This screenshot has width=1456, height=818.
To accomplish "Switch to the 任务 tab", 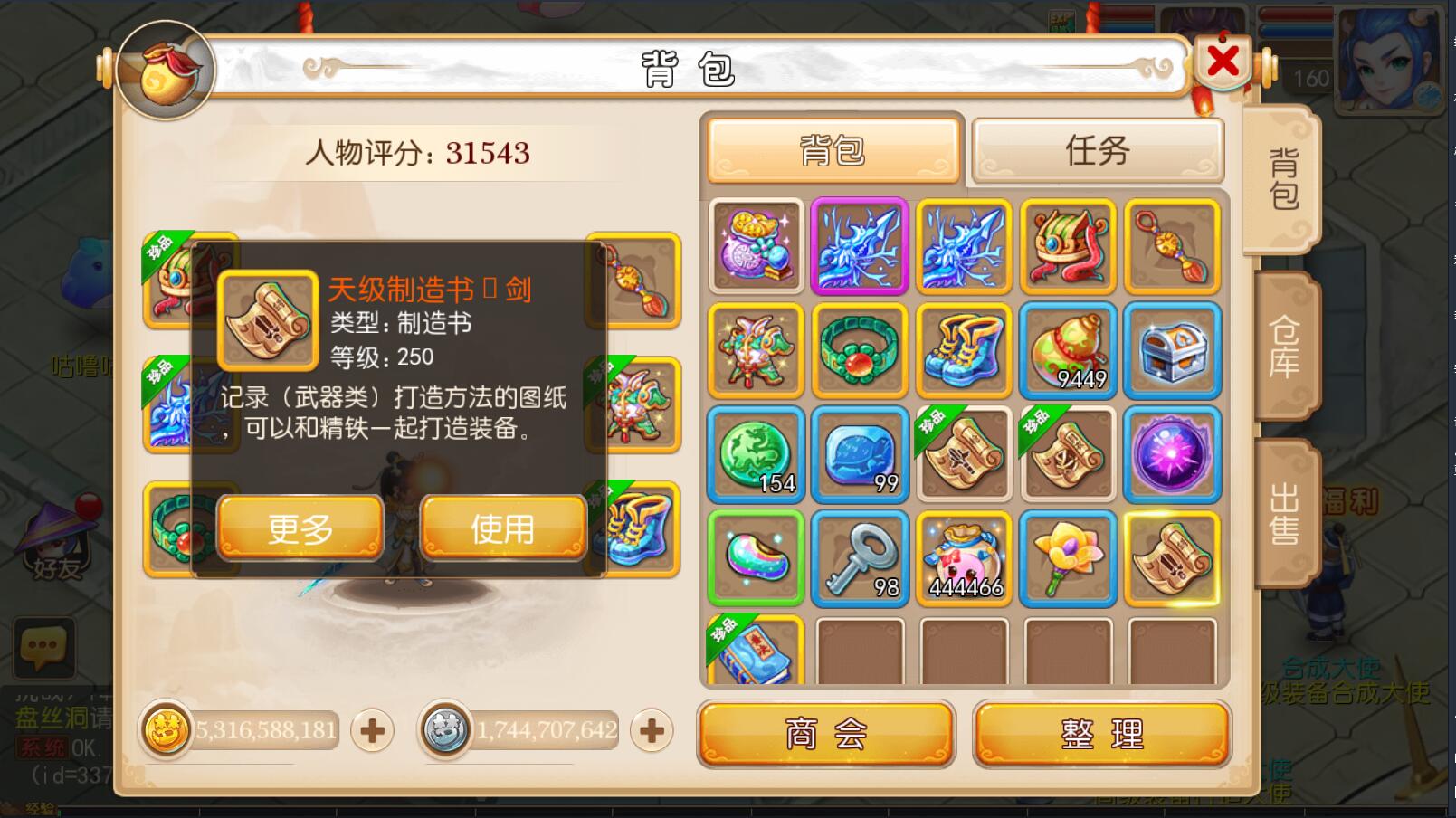I will 1097,150.
